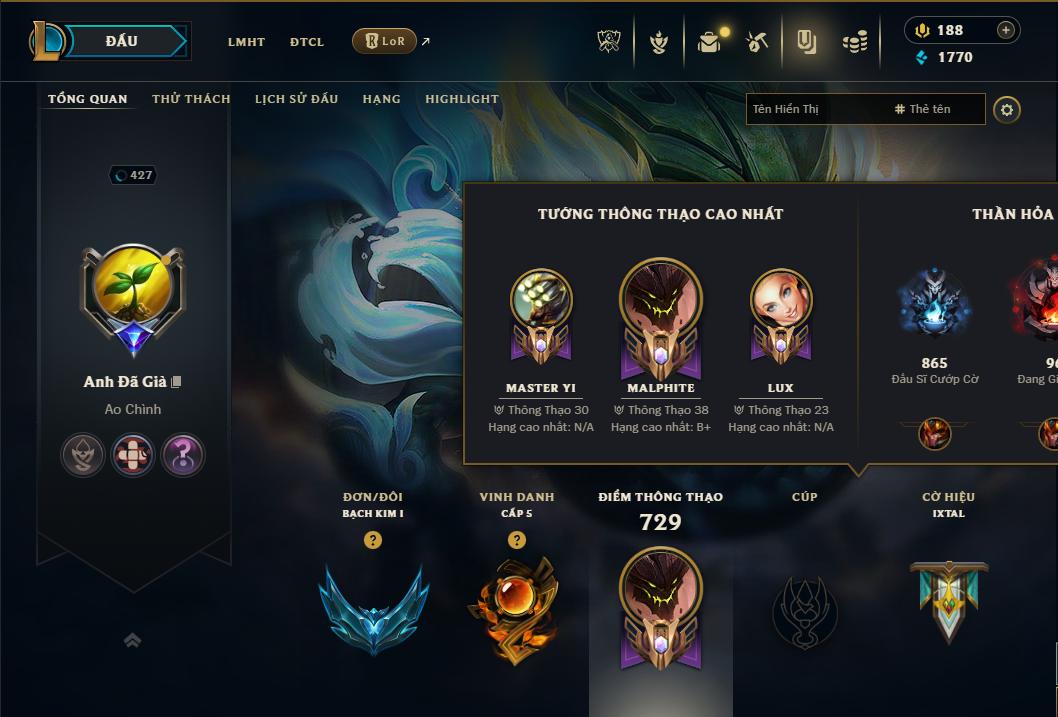Open the LMHT home tab
Image resolution: width=1058 pixels, height=717 pixels.
tap(246, 42)
